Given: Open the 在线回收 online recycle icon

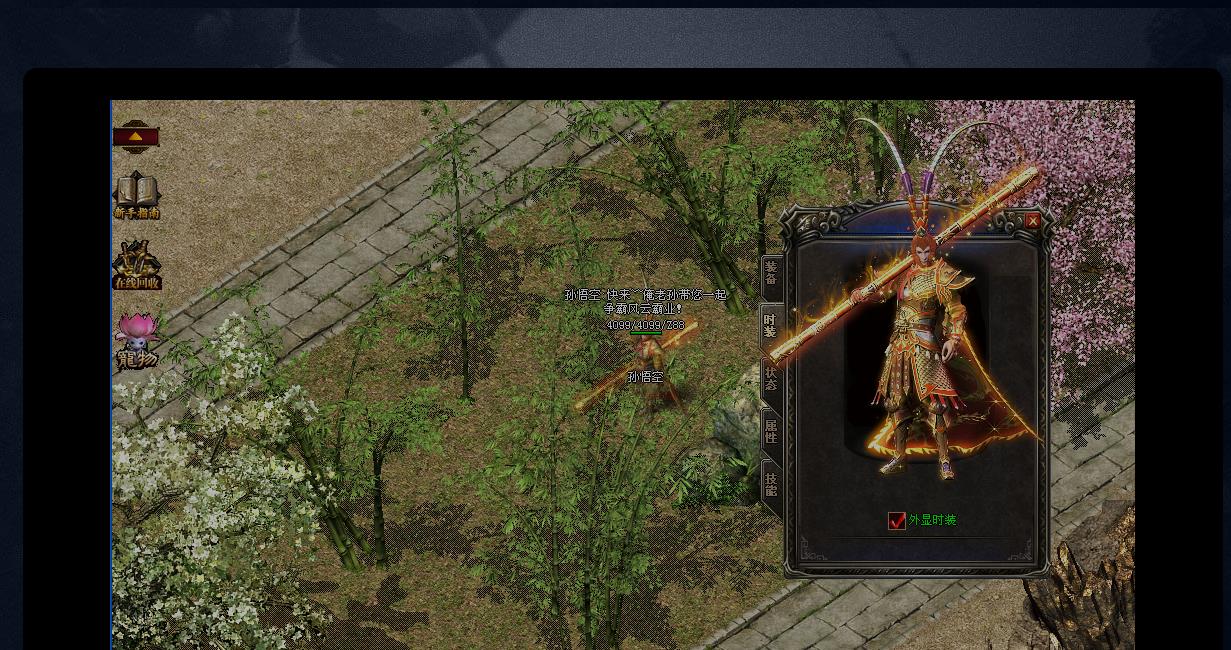Looking at the screenshot, I should pyautogui.click(x=136, y=266).
